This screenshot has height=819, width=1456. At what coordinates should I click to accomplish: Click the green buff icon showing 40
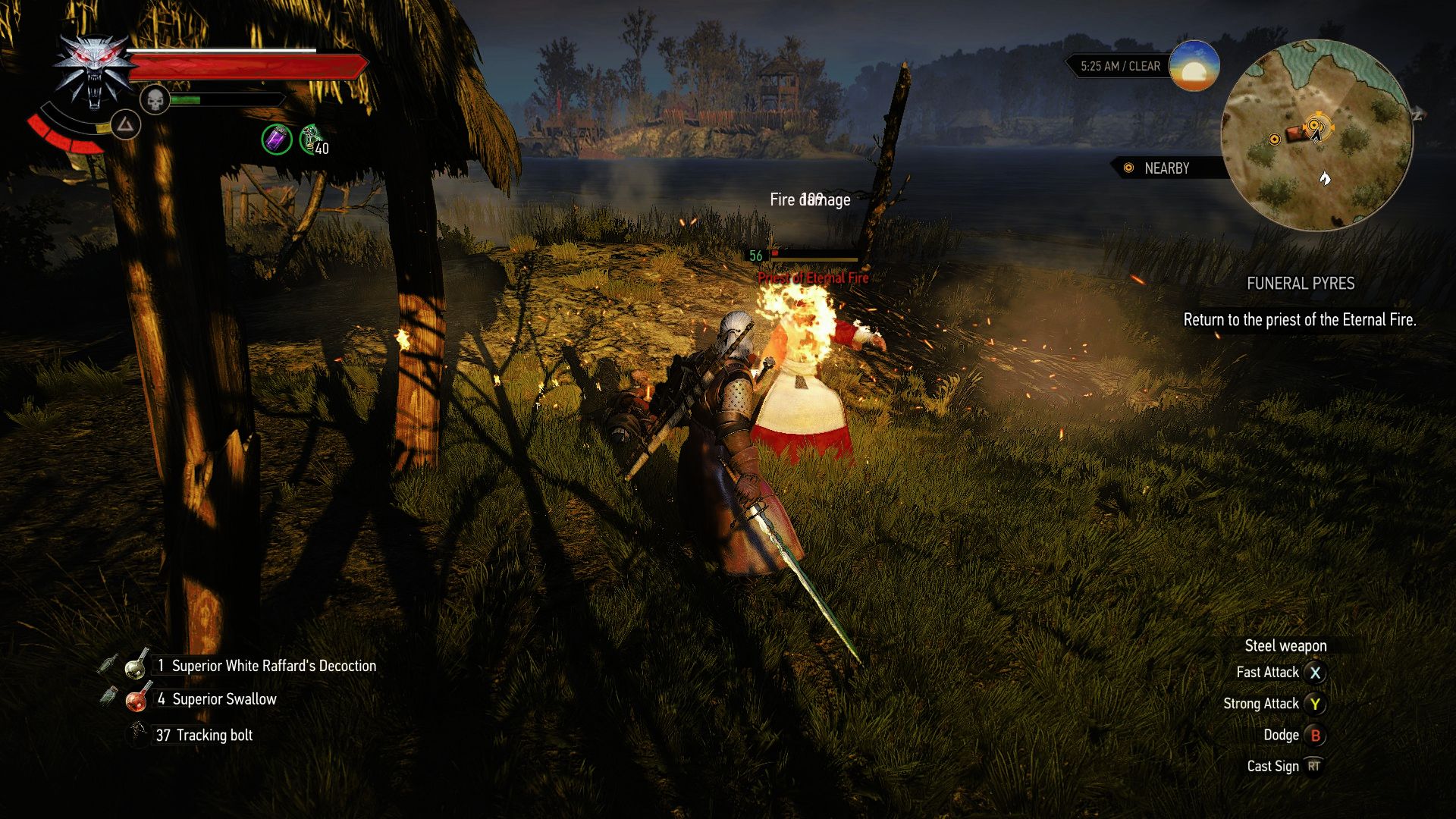[x=312, y=140]
